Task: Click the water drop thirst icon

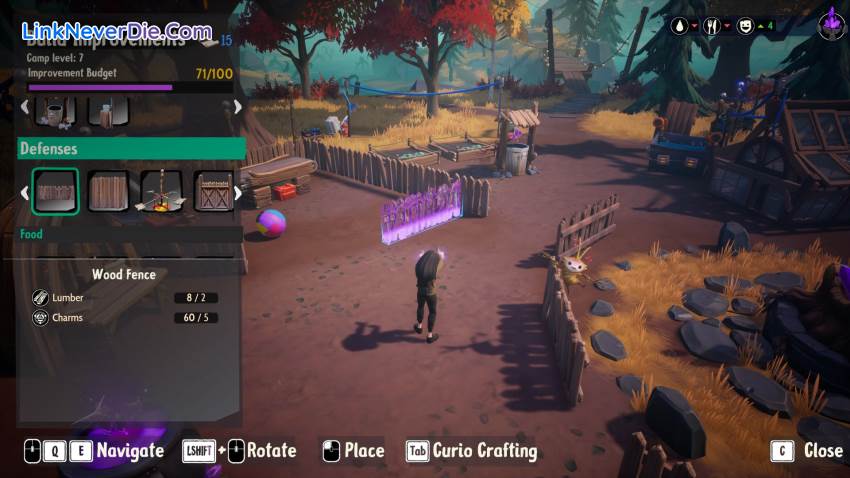Action: pyautogui.click(x=679, y=26)
